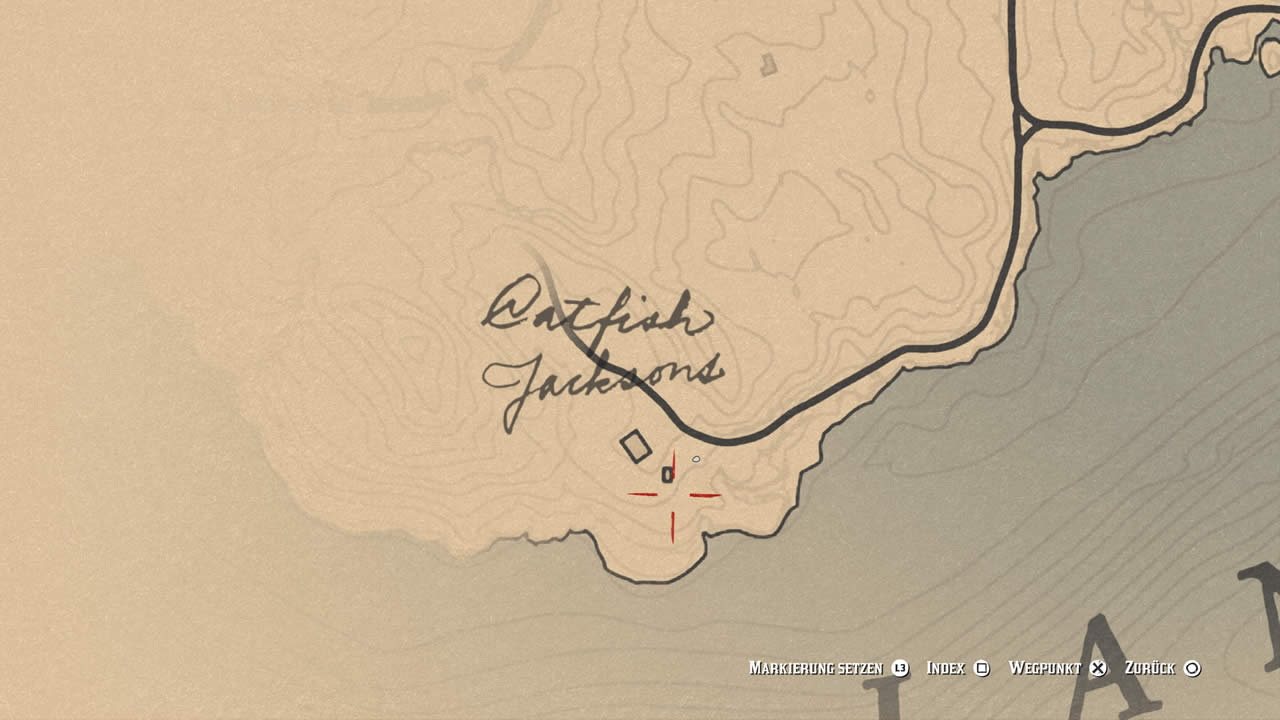Screen dimensions: 1280x720
Task: Pick the small building outline by the crosshair
Action: (x=667, y=474)
